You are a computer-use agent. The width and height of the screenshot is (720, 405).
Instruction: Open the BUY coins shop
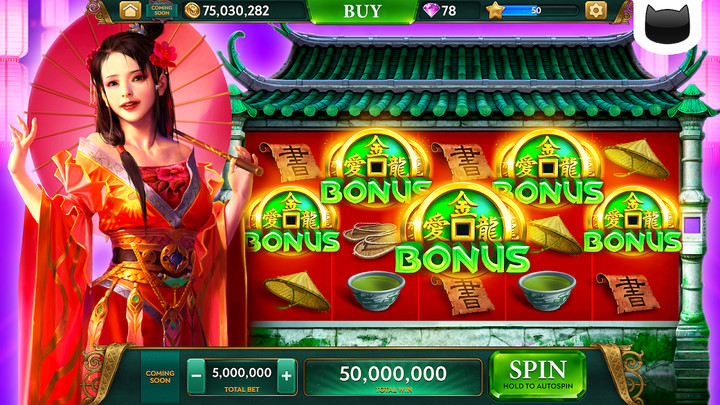coord(362,11)
